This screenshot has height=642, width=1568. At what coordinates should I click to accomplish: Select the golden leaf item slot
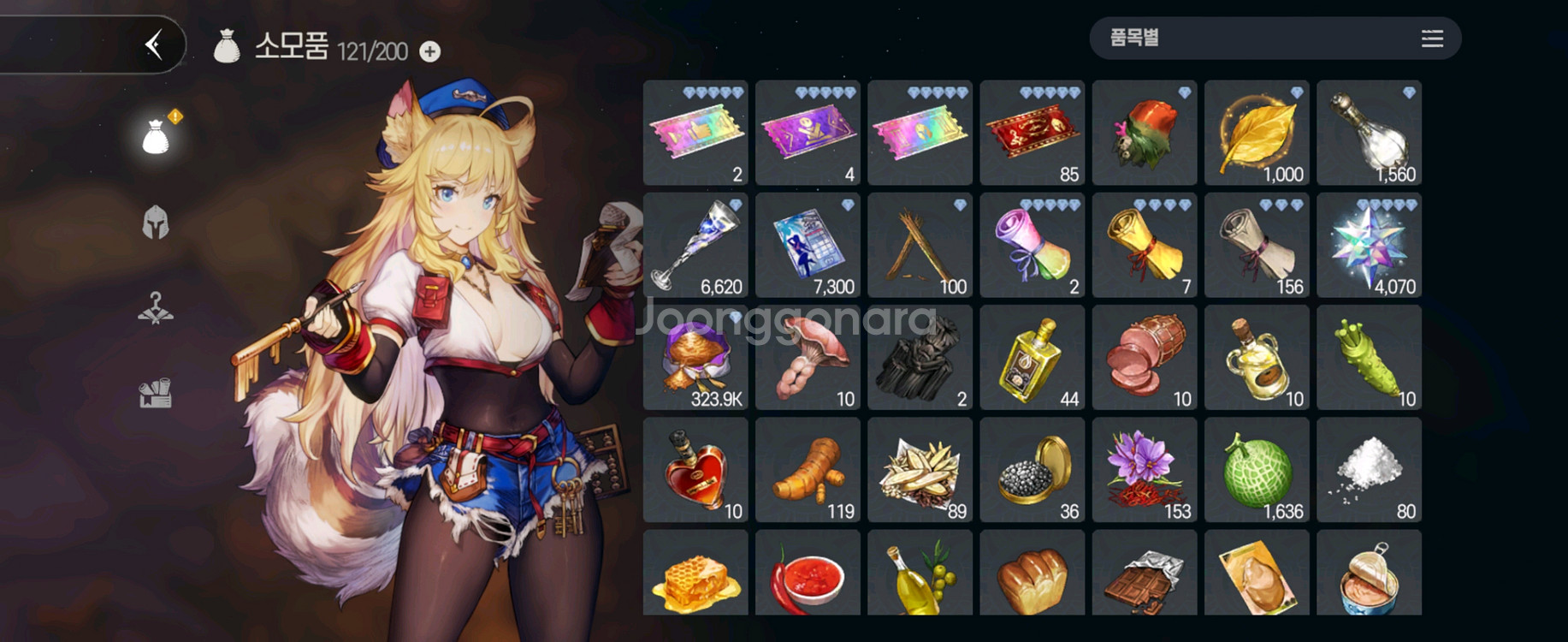1257,134
